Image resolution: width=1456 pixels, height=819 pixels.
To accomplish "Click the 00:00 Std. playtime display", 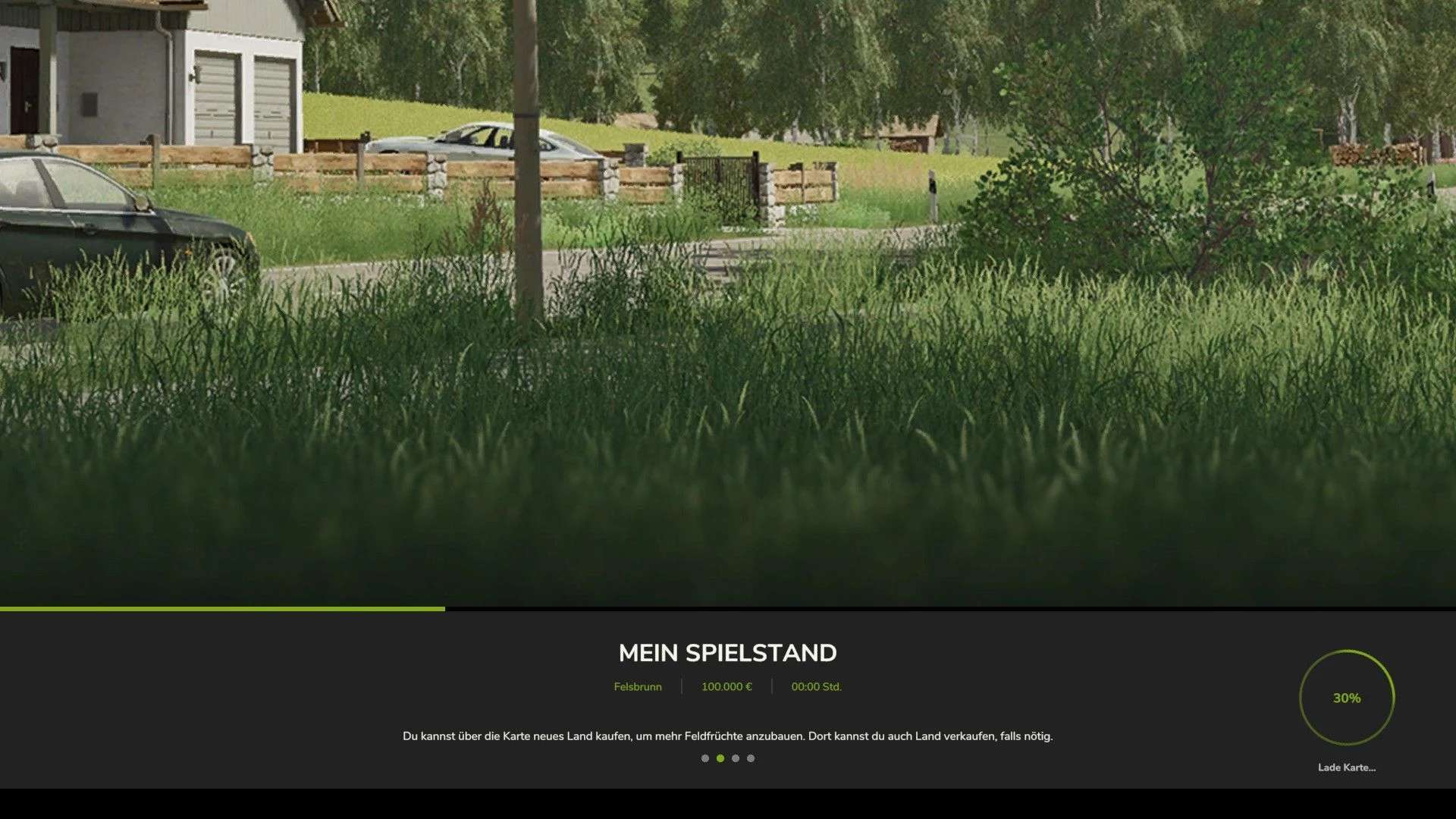I will point(816,686).
